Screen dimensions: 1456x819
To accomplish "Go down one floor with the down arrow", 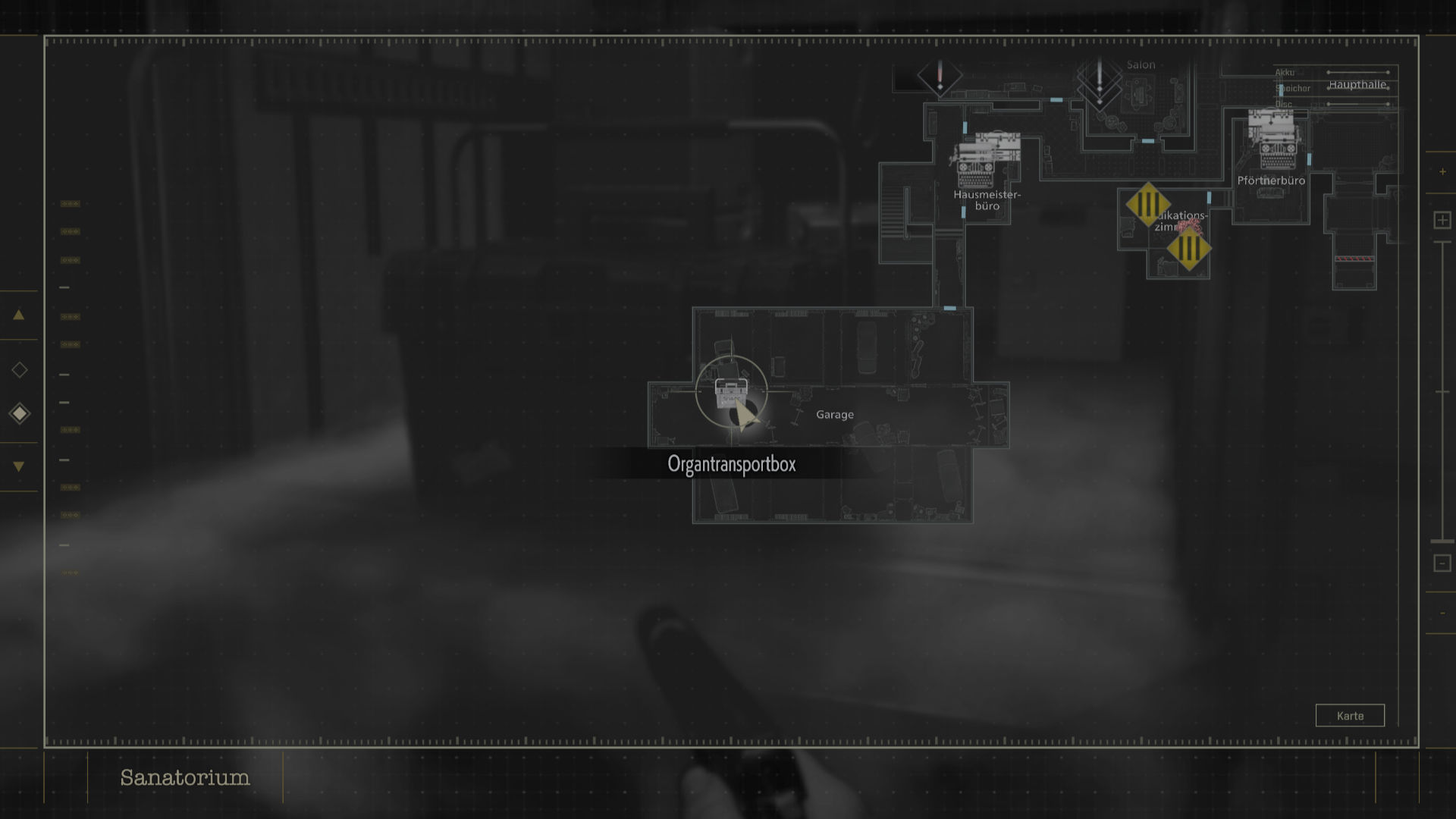I will [x=19, y=466].
